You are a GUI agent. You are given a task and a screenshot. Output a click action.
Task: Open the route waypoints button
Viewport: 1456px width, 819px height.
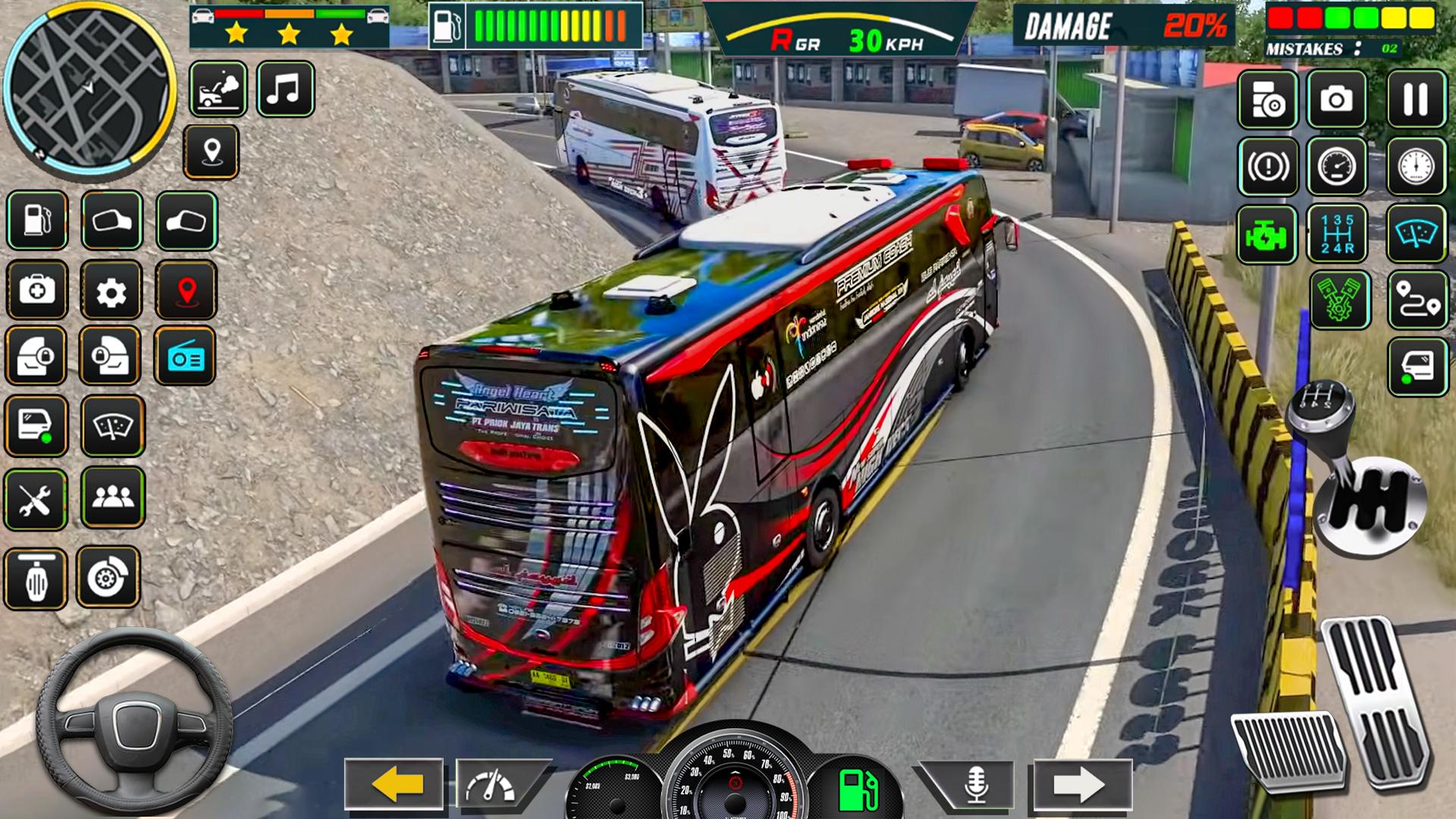tap(1417, 301)
